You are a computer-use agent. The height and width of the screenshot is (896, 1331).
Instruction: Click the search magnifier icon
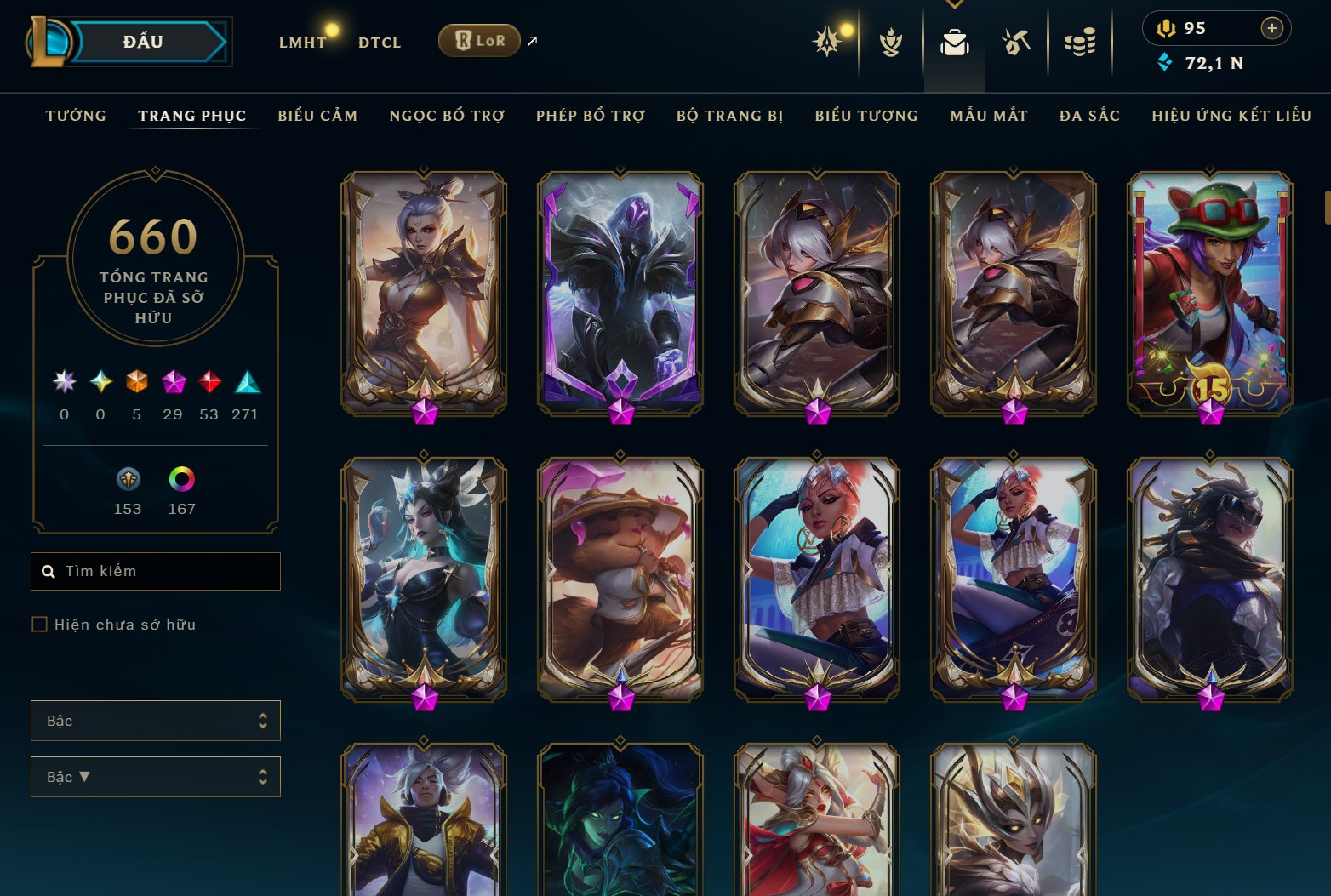(49, 571)
